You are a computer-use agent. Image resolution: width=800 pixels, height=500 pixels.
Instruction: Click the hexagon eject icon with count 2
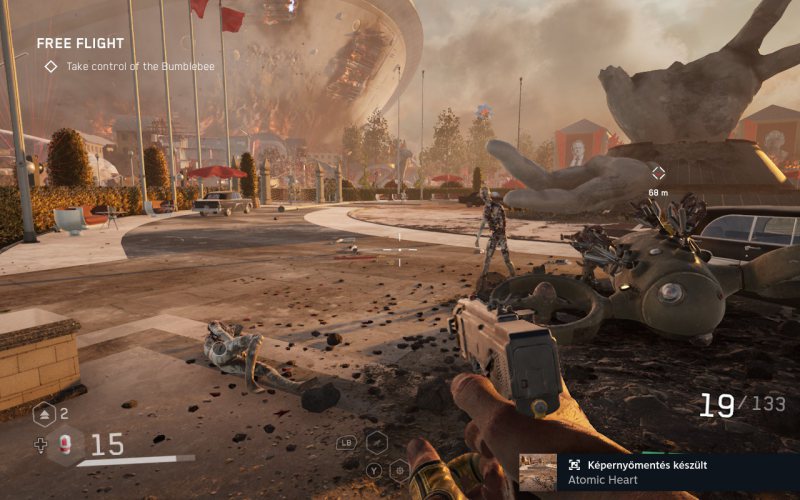coord(45,414)
